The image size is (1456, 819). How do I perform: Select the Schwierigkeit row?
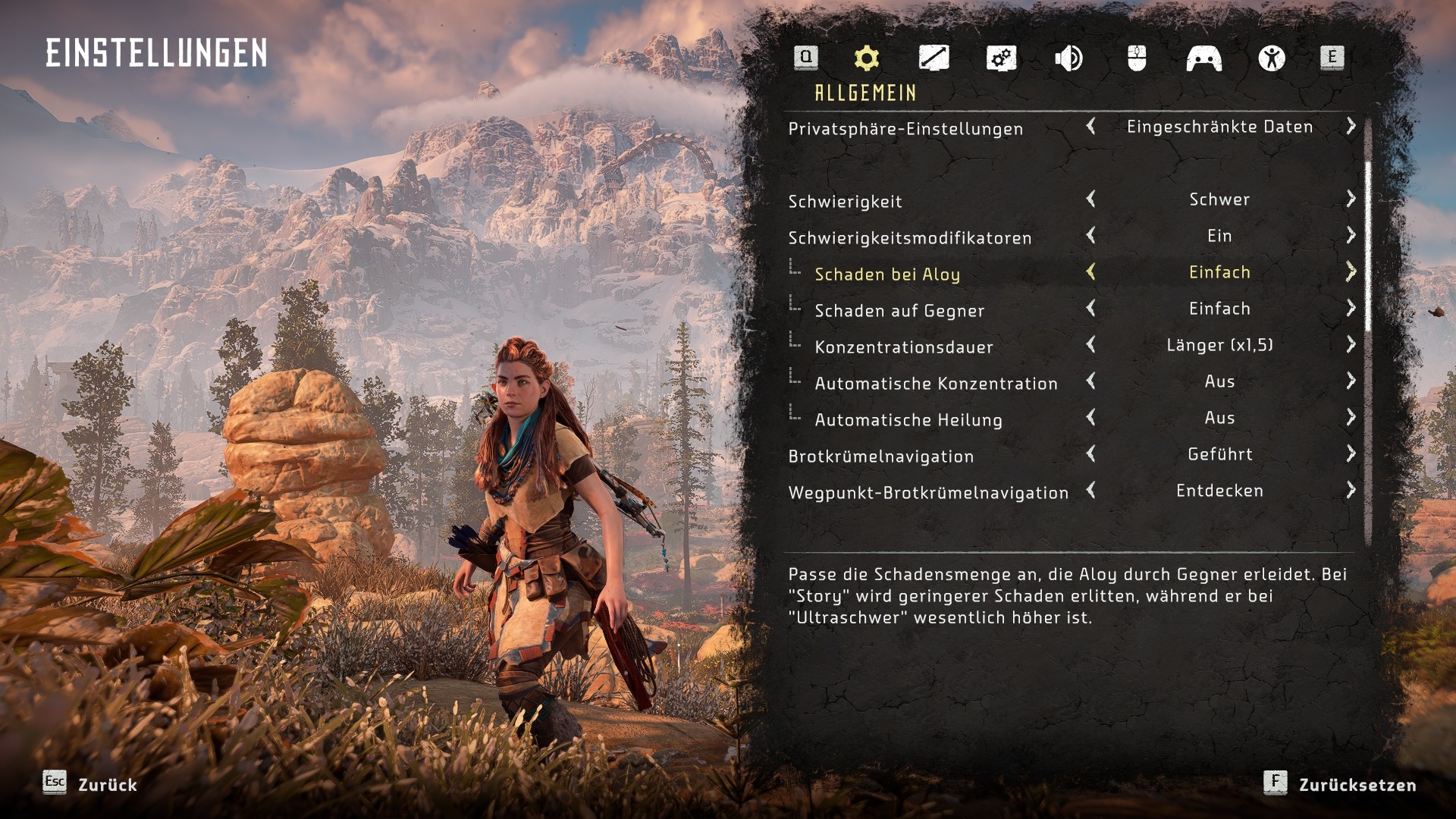coord(845,202)
